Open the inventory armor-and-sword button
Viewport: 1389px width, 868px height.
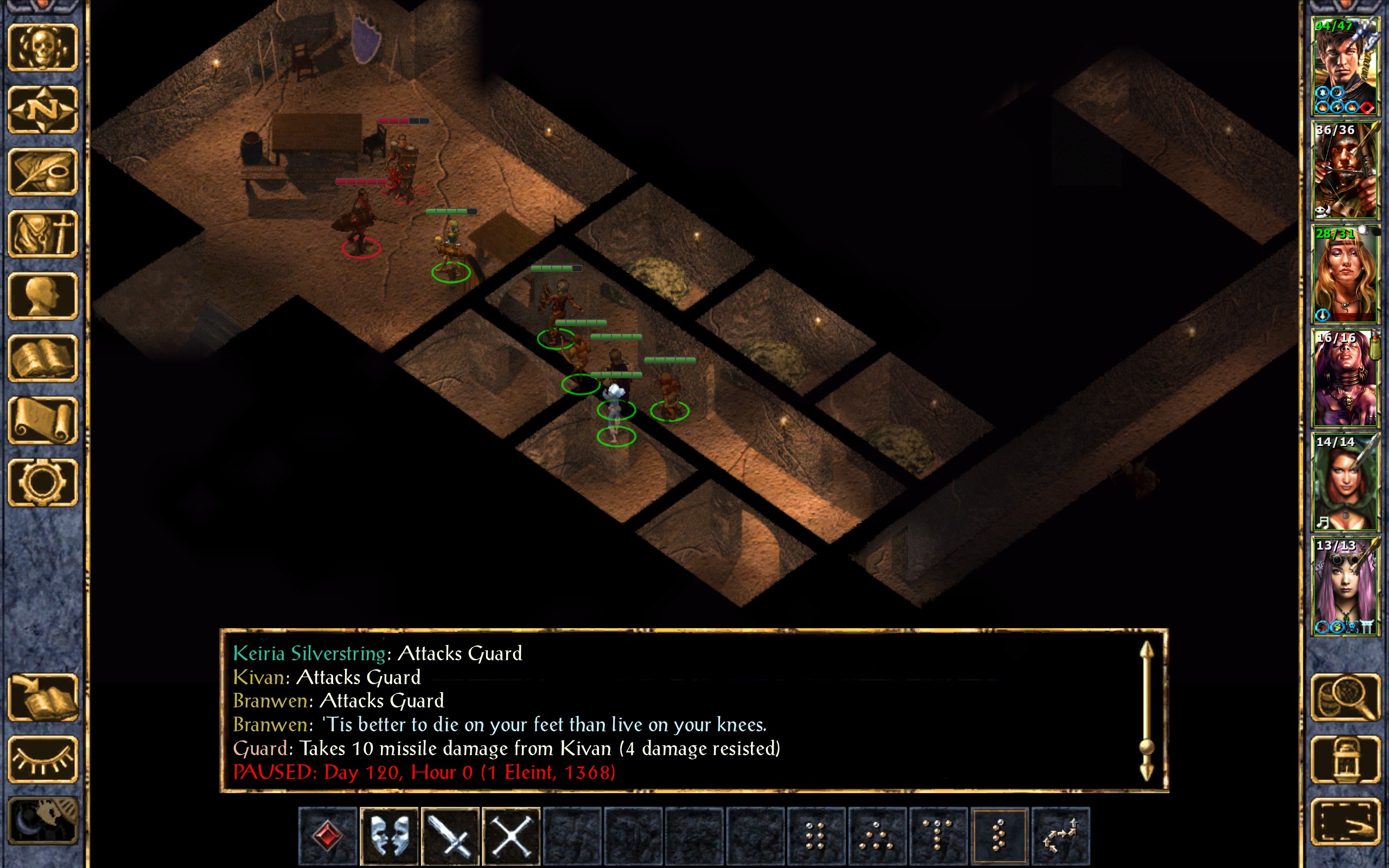tap(43, 234)
